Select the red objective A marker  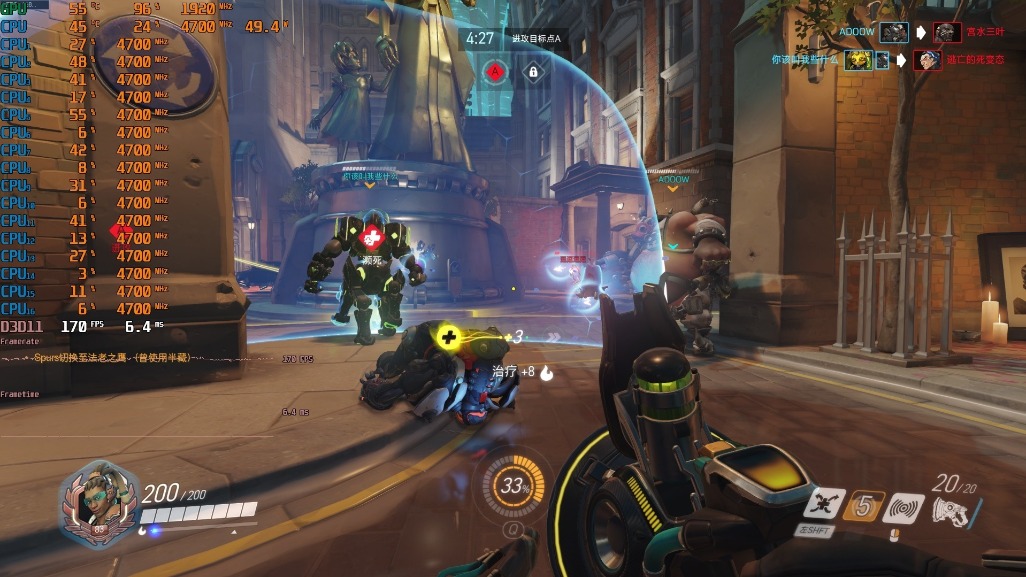495,71
